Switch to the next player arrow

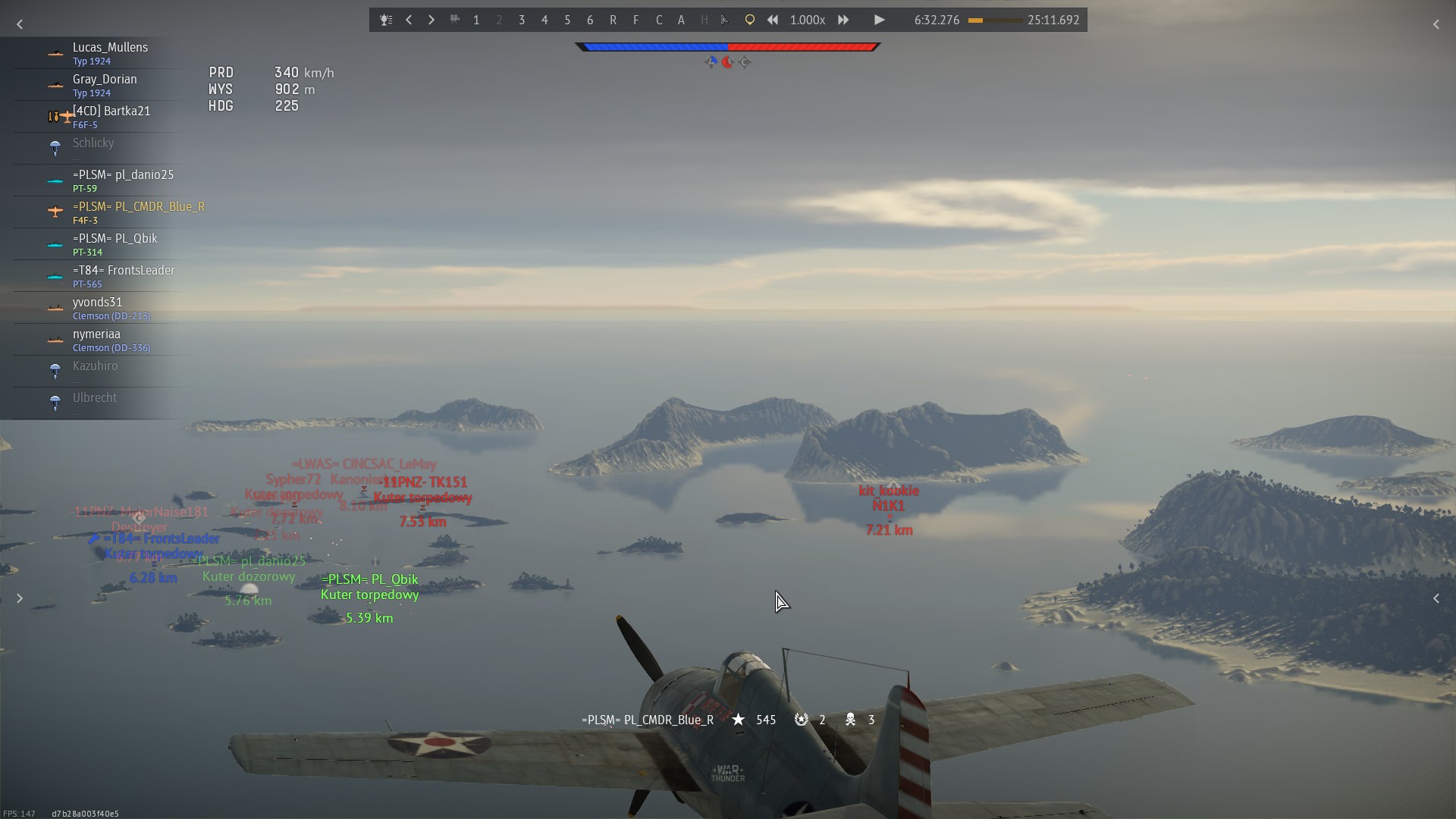click(x=431, y=20)
